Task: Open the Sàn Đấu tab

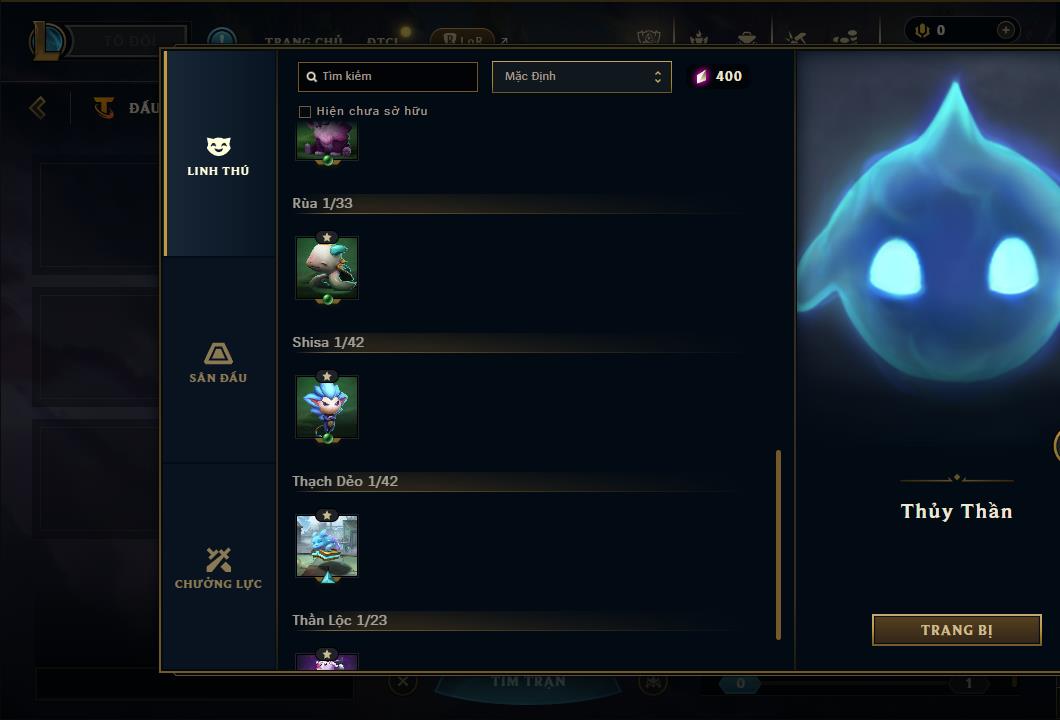Action: [218, 362]
